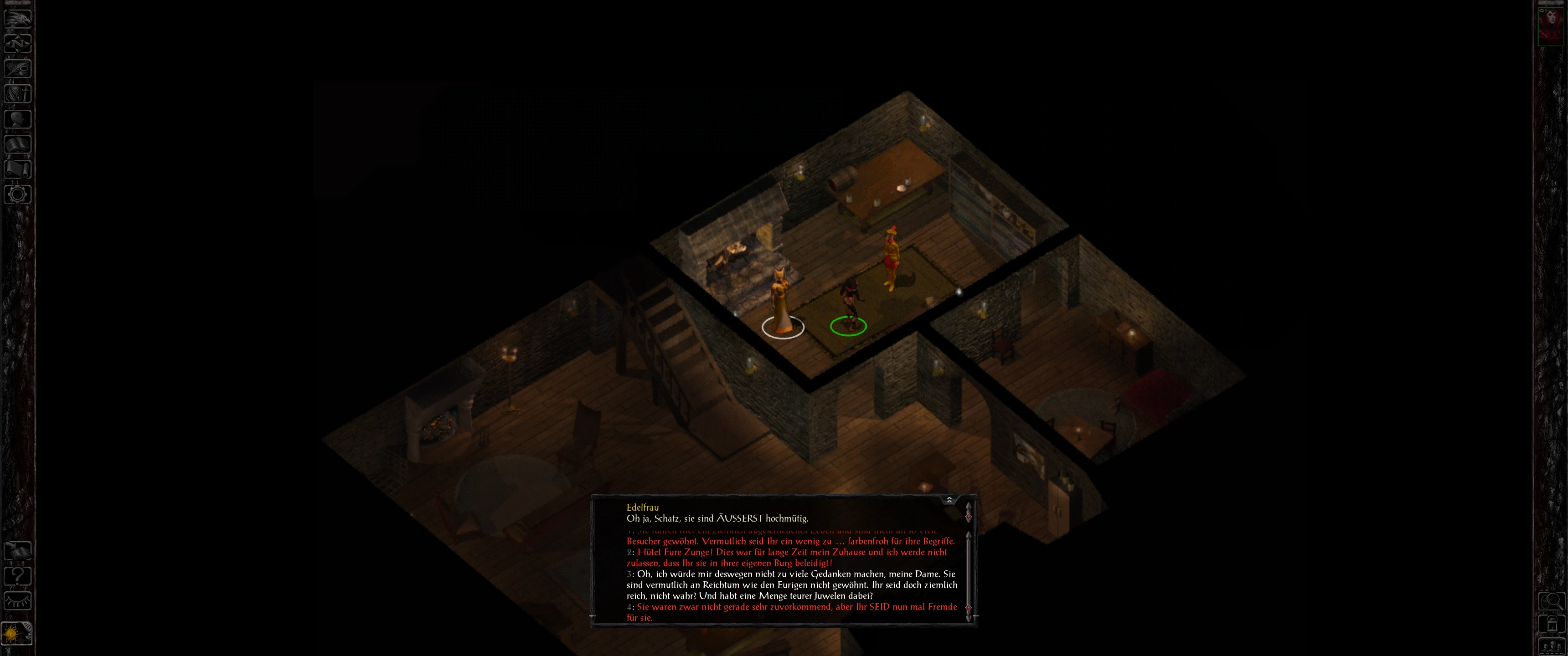The width and height of the screenshot is (1568, 656).
Task: Open the priest scroll button
Action: [17, 169]
